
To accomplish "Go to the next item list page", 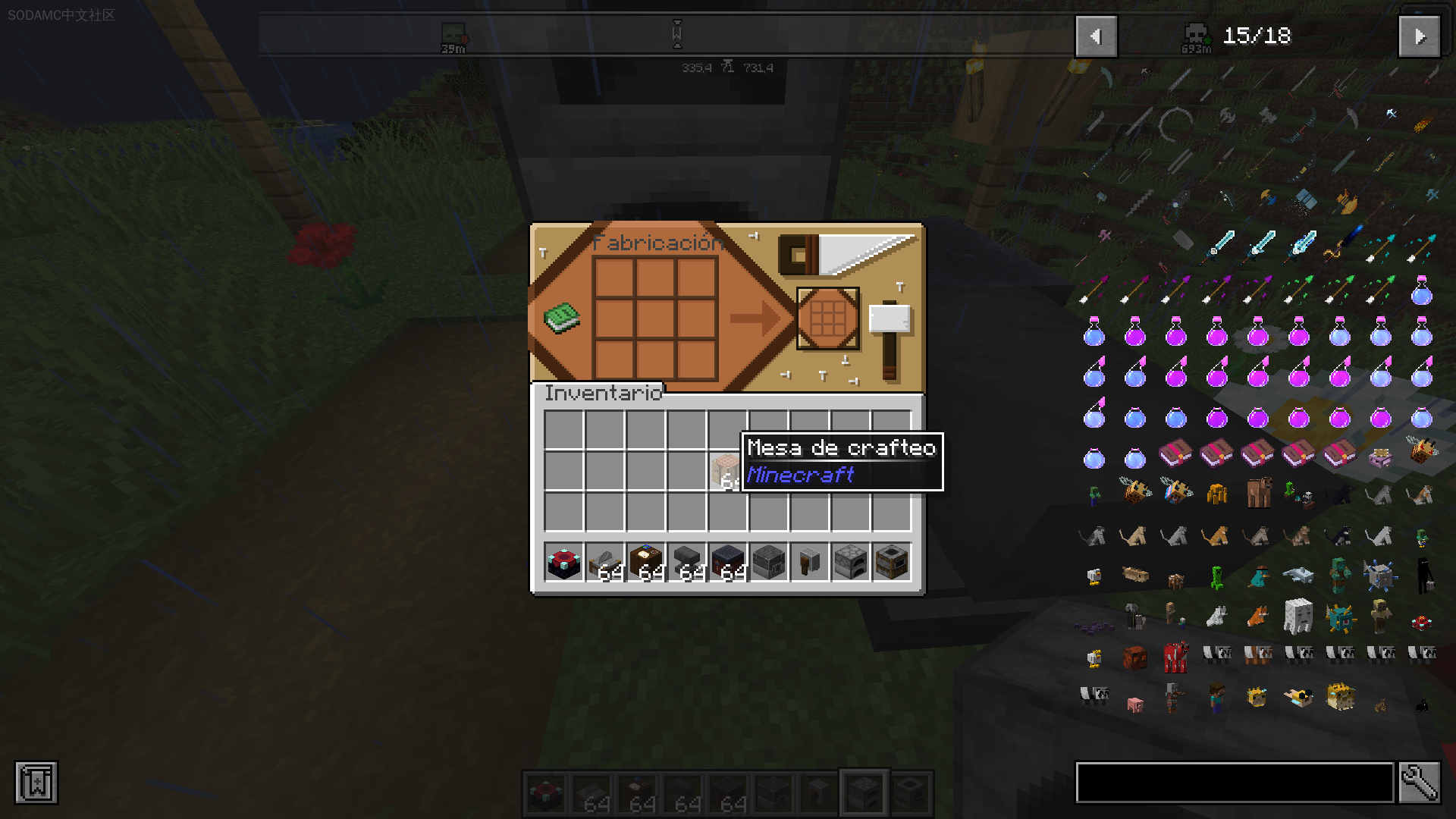I will pyautogui.click(x=1419, y=36).
